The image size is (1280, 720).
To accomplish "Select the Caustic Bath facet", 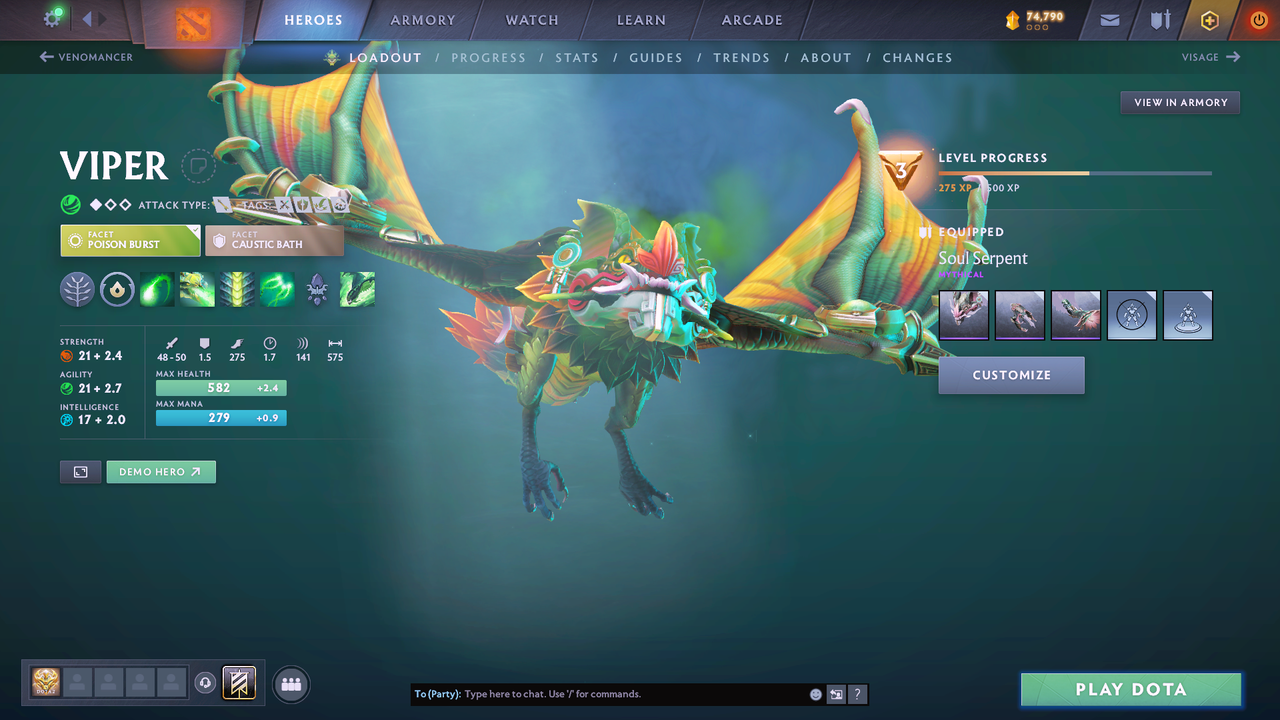I will click(x=275, y=240).
